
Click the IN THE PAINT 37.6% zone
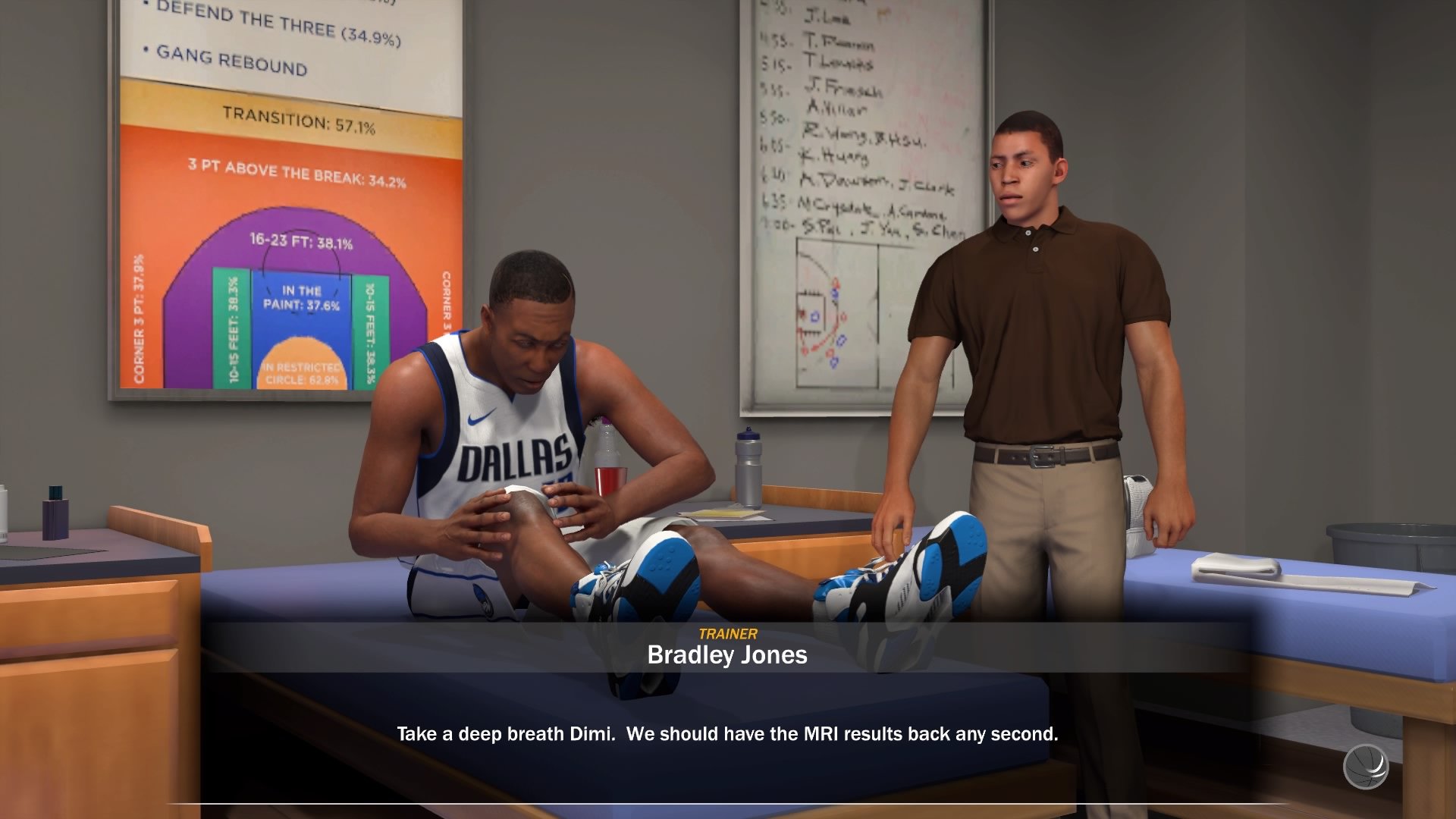point(303,298)
